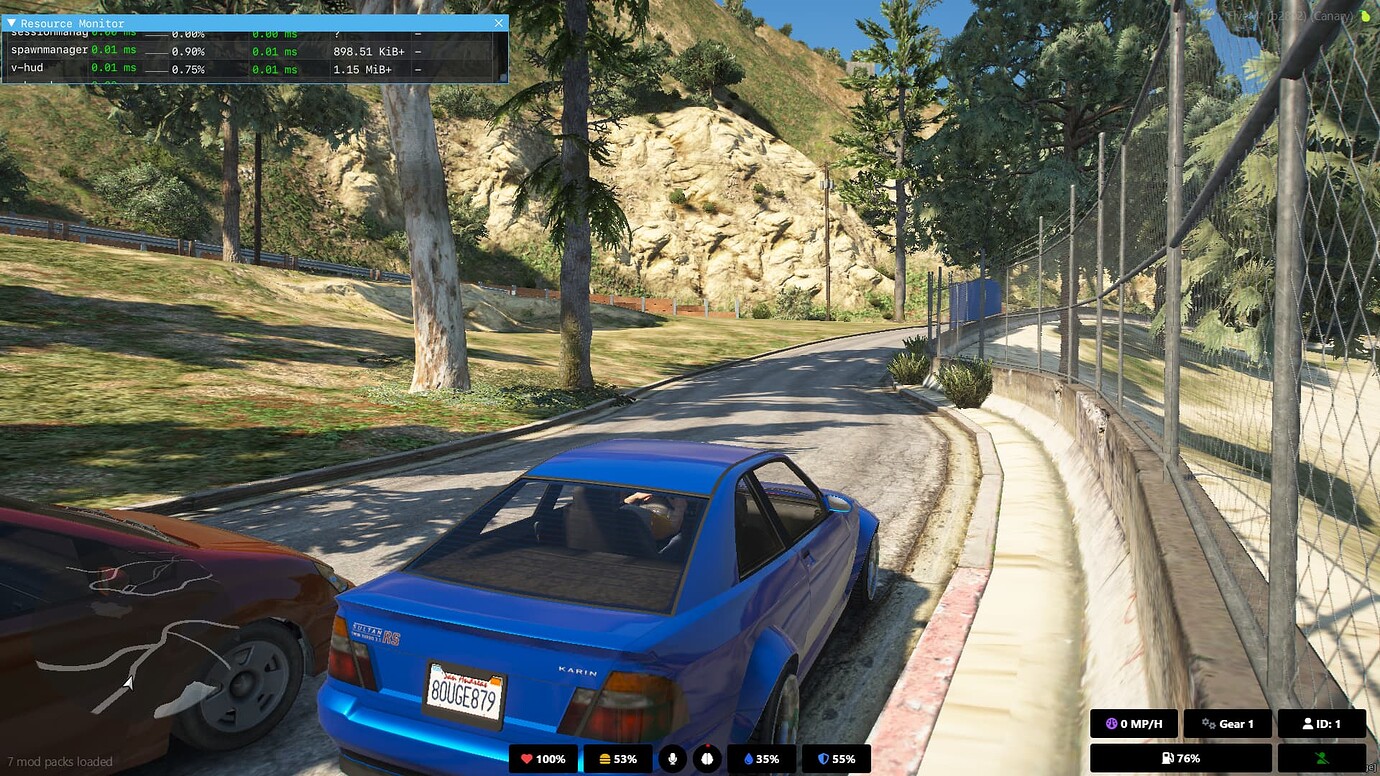Toggle the microphone mute
The height and width of the screenshot is (776, 1380).
pyautogui.click(x=672, y=758)
